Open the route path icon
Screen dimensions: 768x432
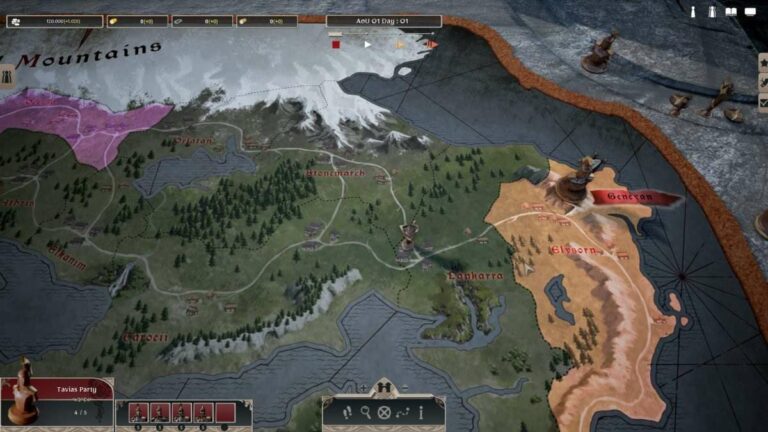point(402,412)
